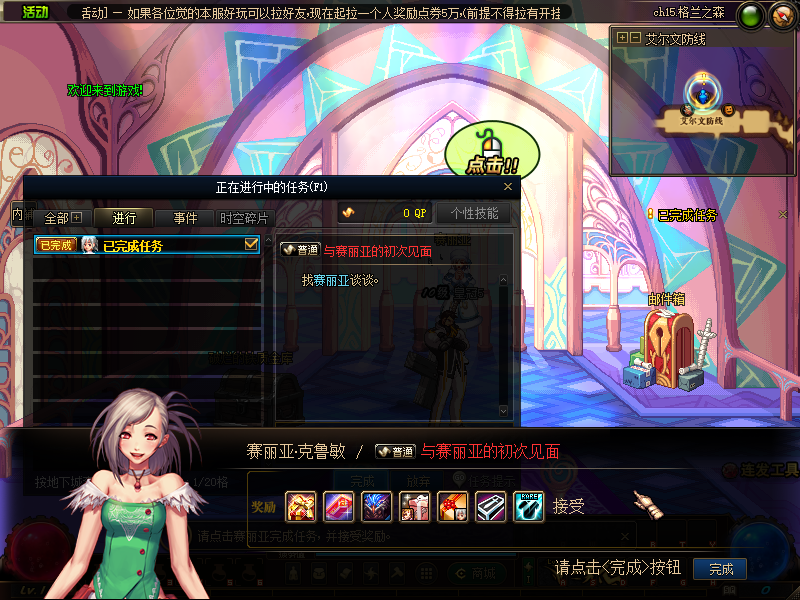Show the 时空碎片 tab
The width and height of the screenshot is (800, 600).
pos(244,218)
